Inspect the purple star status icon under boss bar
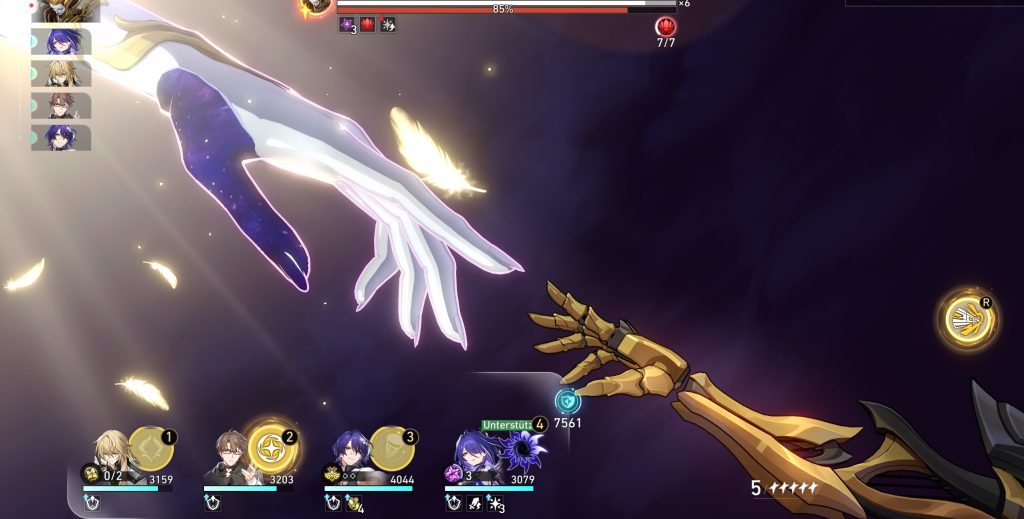This screenshot has width=1024, height=519. tap(347, 25)
